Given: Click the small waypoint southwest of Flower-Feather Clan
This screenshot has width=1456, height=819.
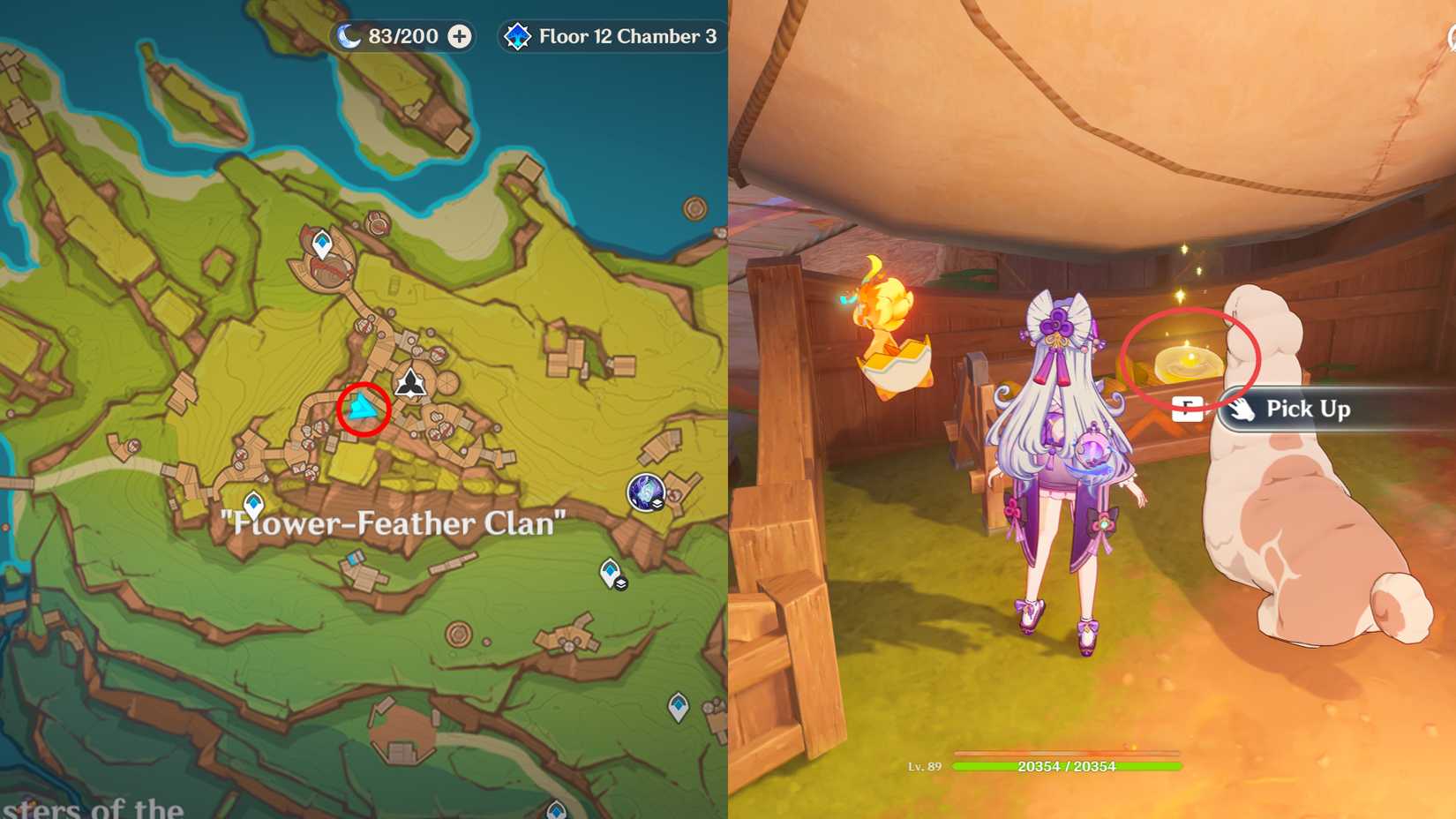Looking at the screenshot, I should pos(253,501).
